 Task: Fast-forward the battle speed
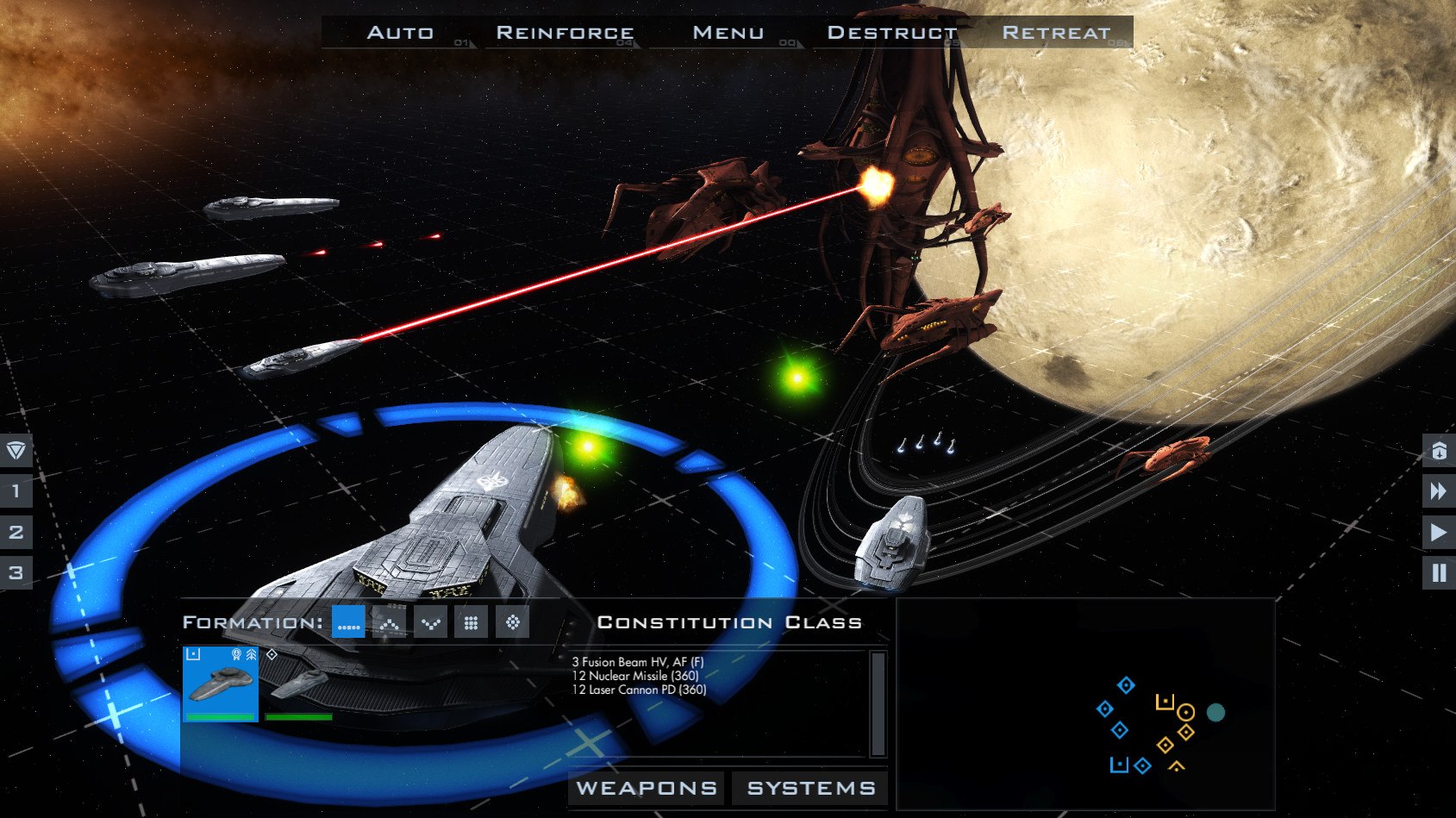(x=1438, y=491)
